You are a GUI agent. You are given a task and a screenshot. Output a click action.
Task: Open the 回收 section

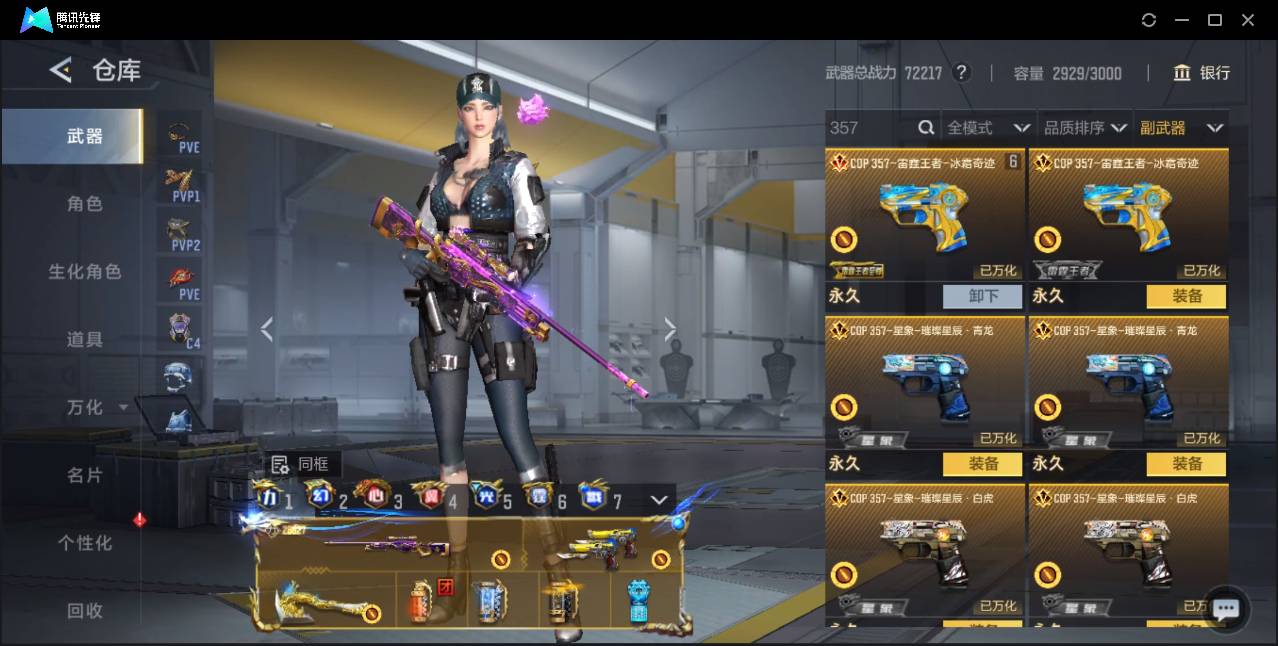pos(85,610)
